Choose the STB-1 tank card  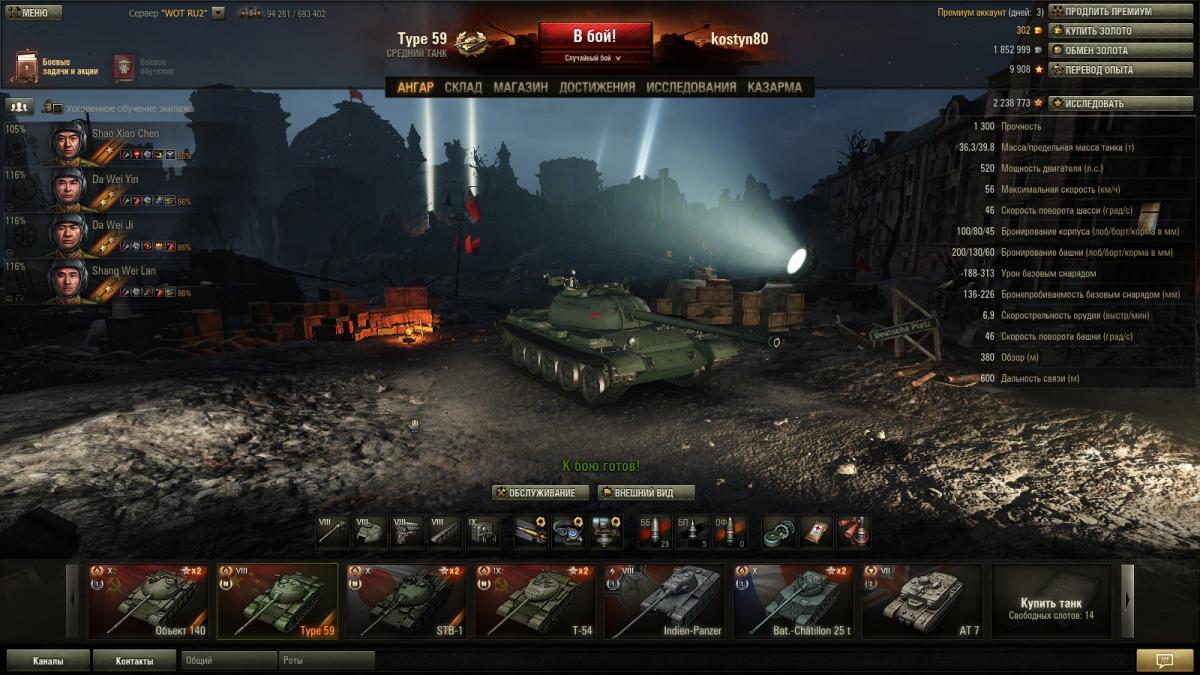click(406, 600)
